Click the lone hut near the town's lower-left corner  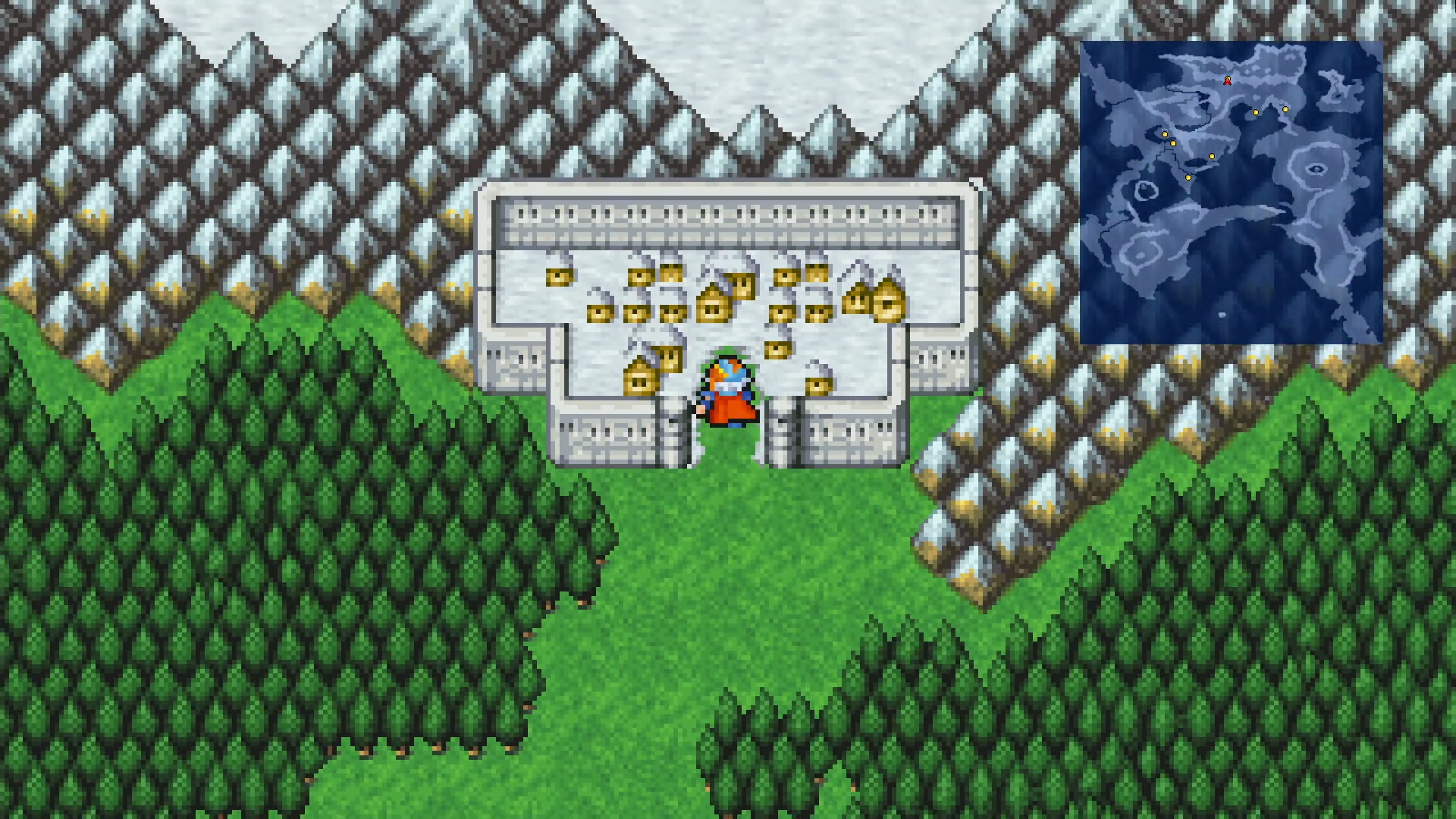639,381
